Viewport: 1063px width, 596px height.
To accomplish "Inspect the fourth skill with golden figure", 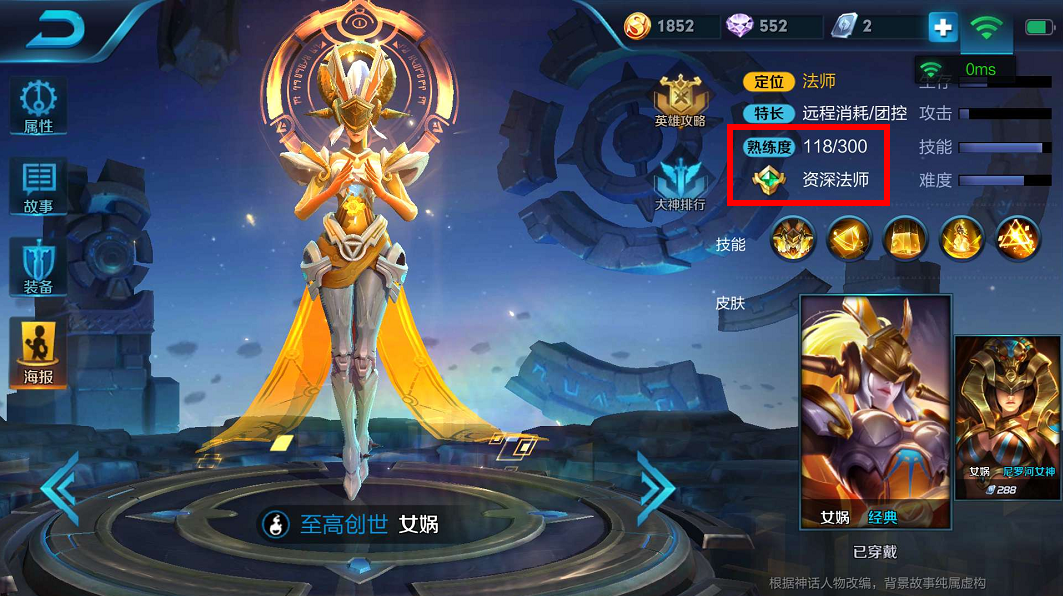I will (962, 238).
